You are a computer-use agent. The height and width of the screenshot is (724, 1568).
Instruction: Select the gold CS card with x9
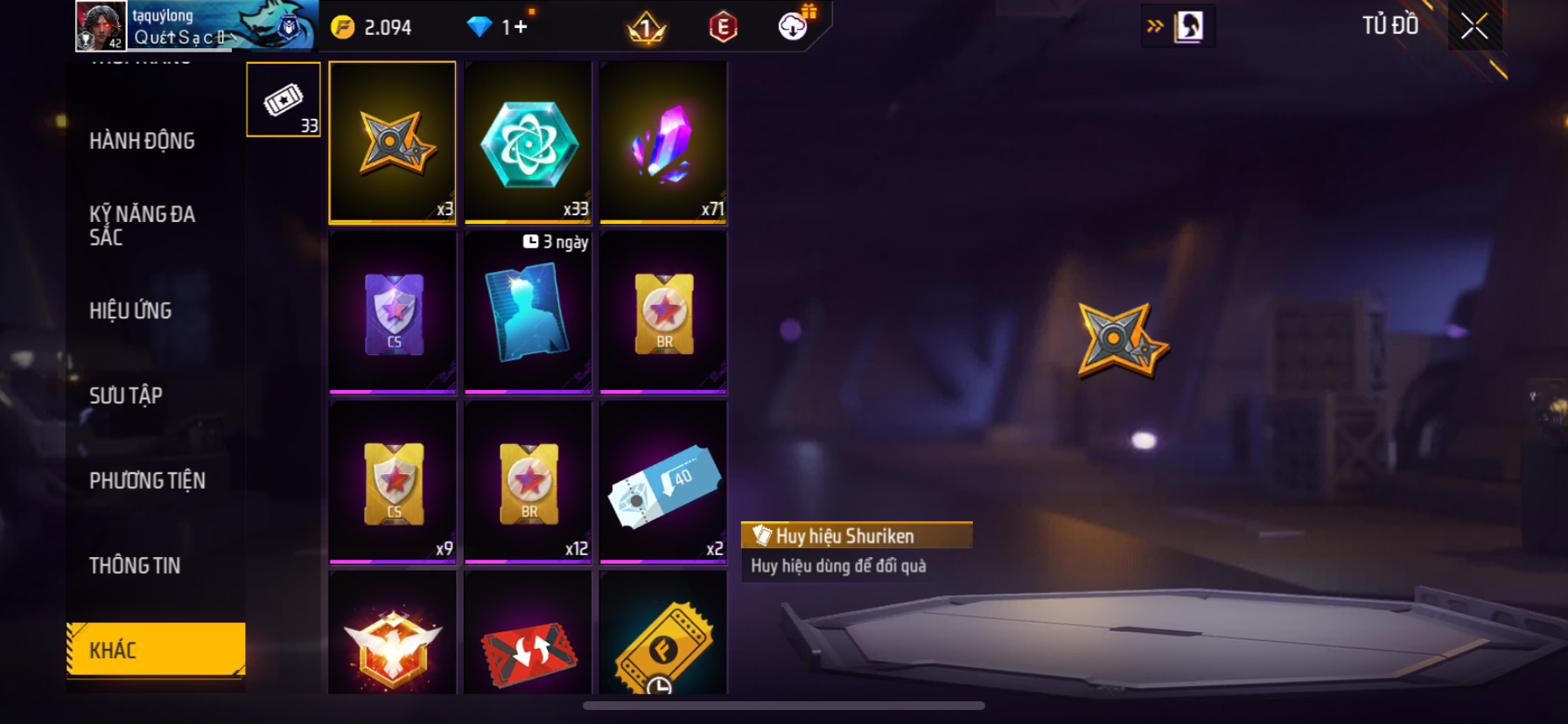click(392, 481)
